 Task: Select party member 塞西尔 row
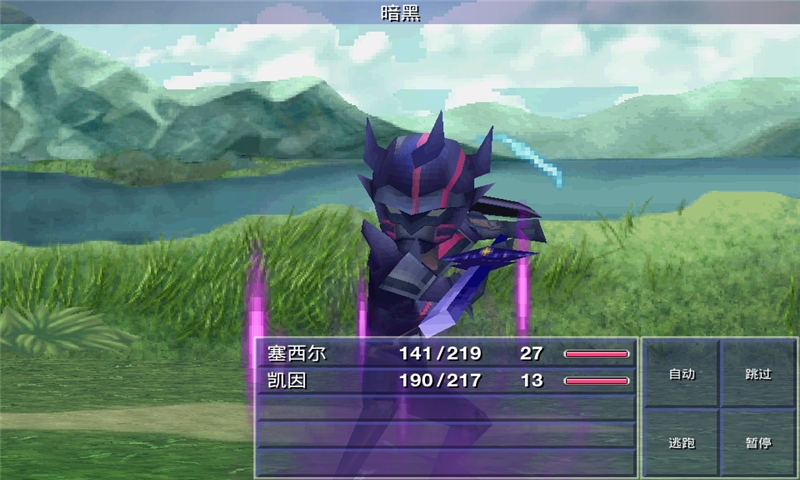pos(446,353)
